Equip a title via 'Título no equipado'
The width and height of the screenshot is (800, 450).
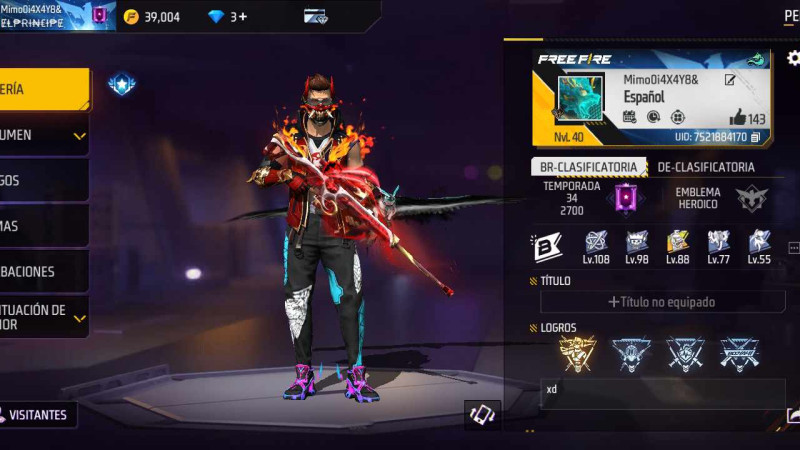click(675, 301)
